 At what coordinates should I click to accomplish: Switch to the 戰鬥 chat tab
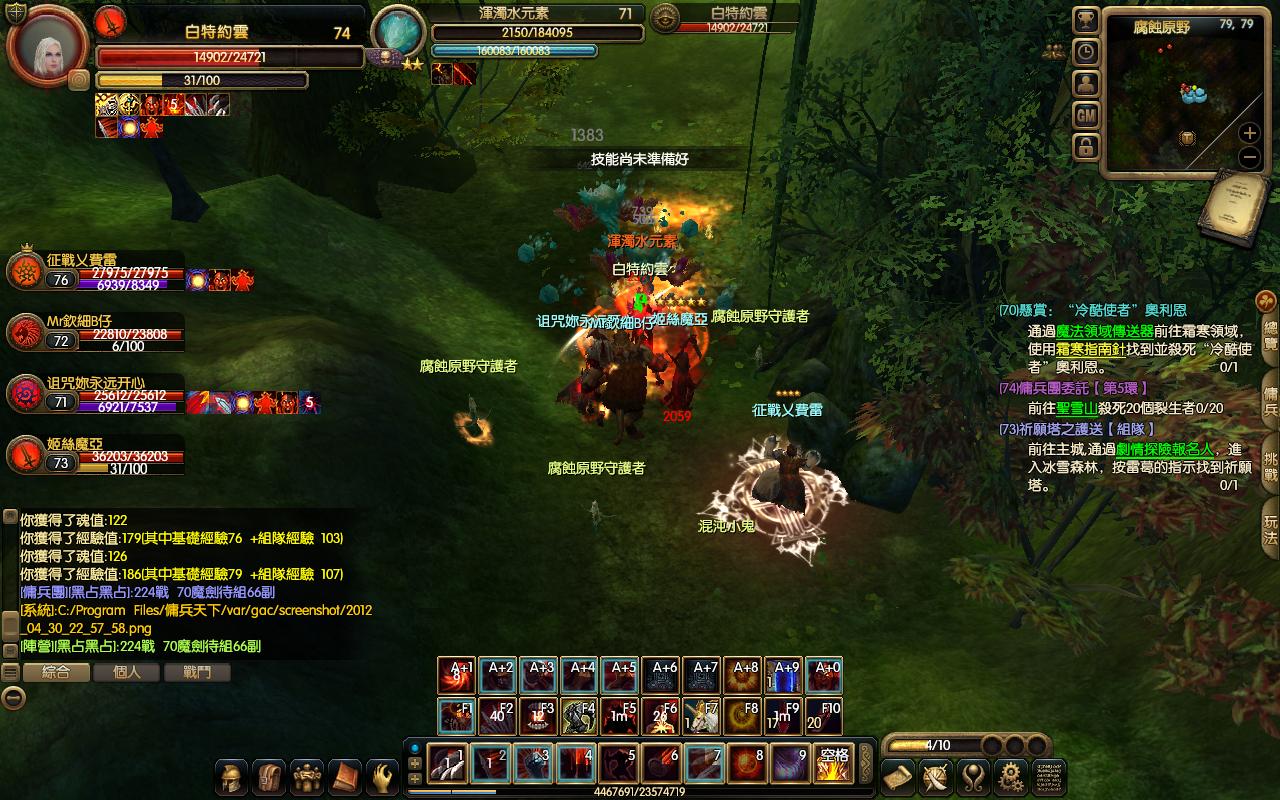(197, 672)
